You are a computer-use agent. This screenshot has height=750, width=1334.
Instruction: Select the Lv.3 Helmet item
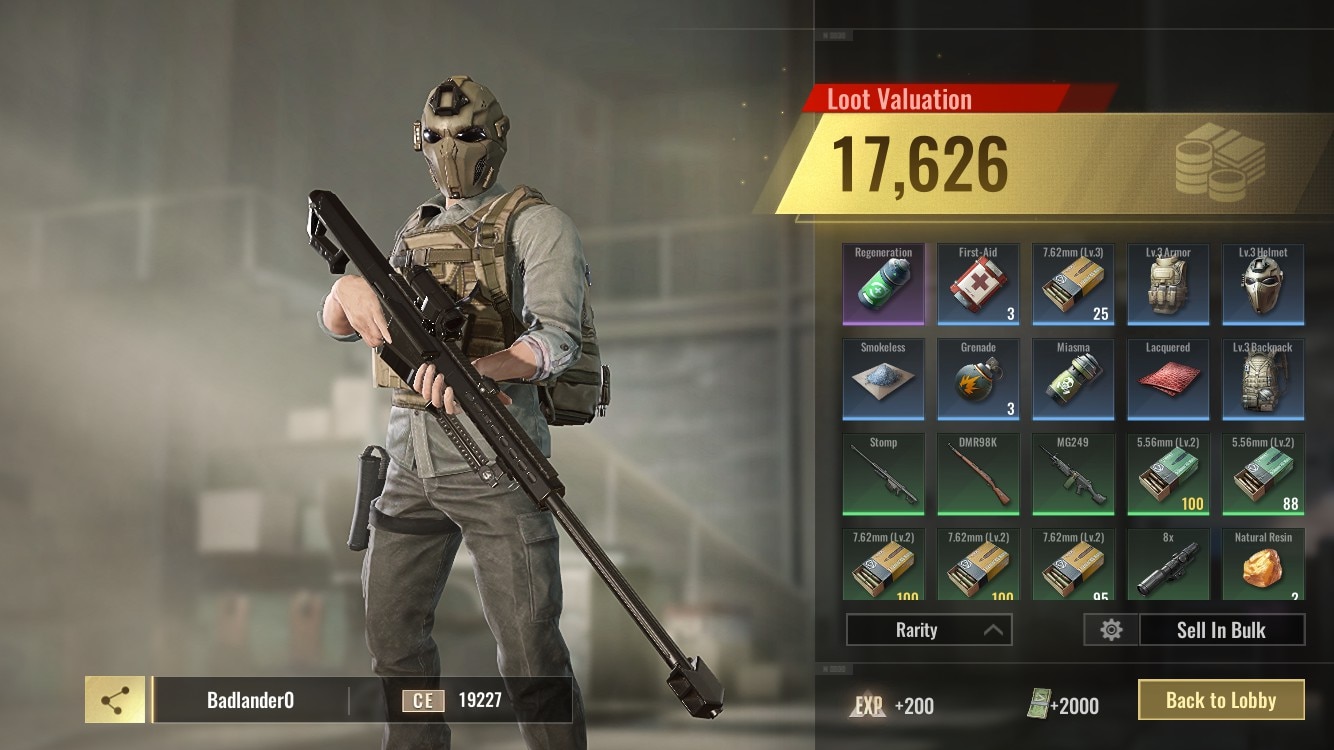(x=1263, y=285)
